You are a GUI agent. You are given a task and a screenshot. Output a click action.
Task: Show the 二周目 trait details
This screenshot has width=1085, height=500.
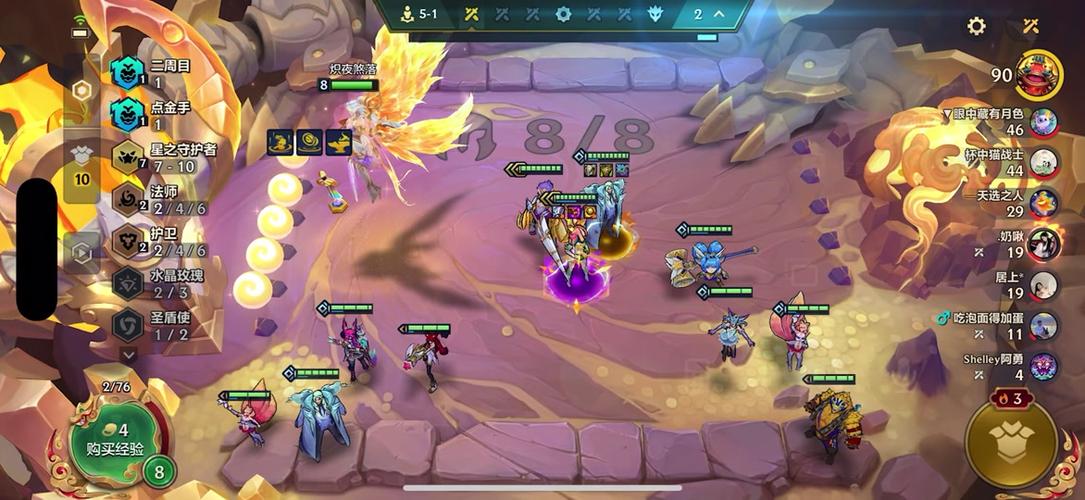[x=127, y=73]
